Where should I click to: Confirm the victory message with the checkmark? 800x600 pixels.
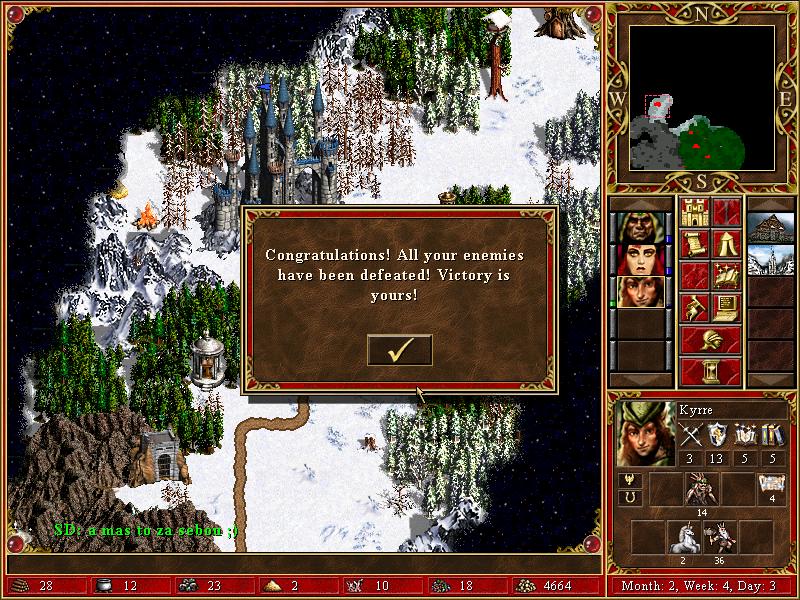click(400, 350)
